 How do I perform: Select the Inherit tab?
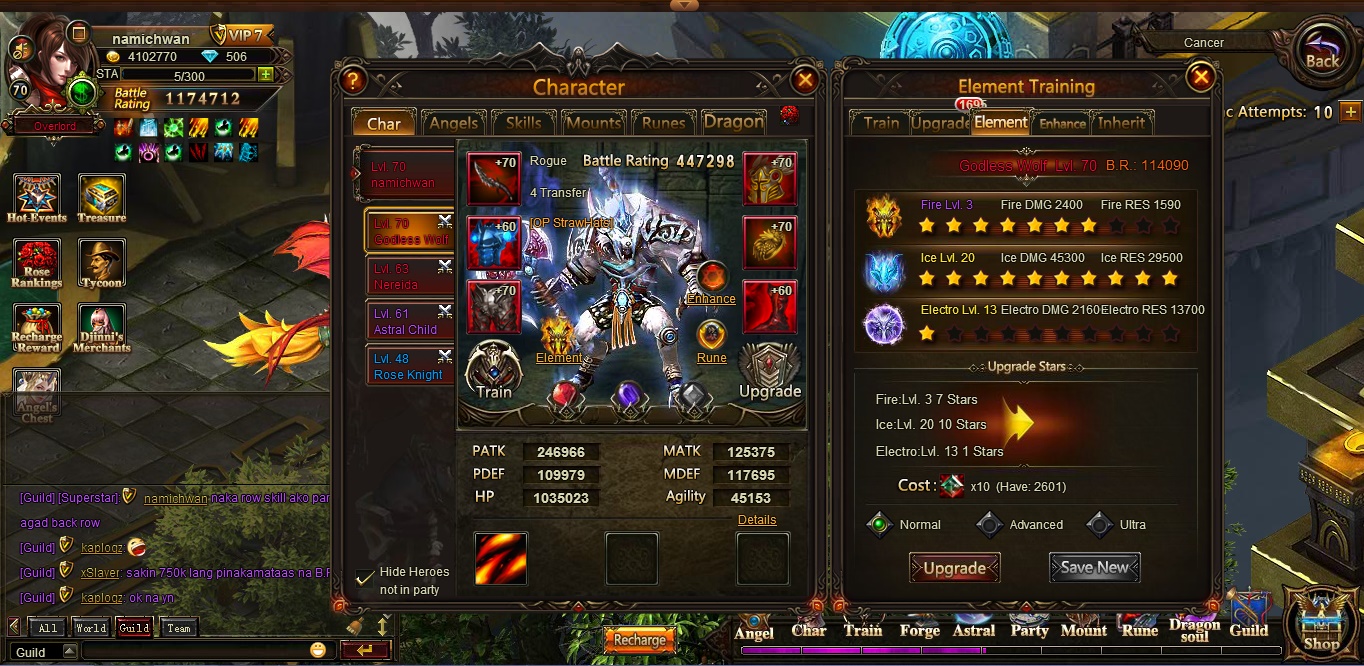coord(1122,123)
